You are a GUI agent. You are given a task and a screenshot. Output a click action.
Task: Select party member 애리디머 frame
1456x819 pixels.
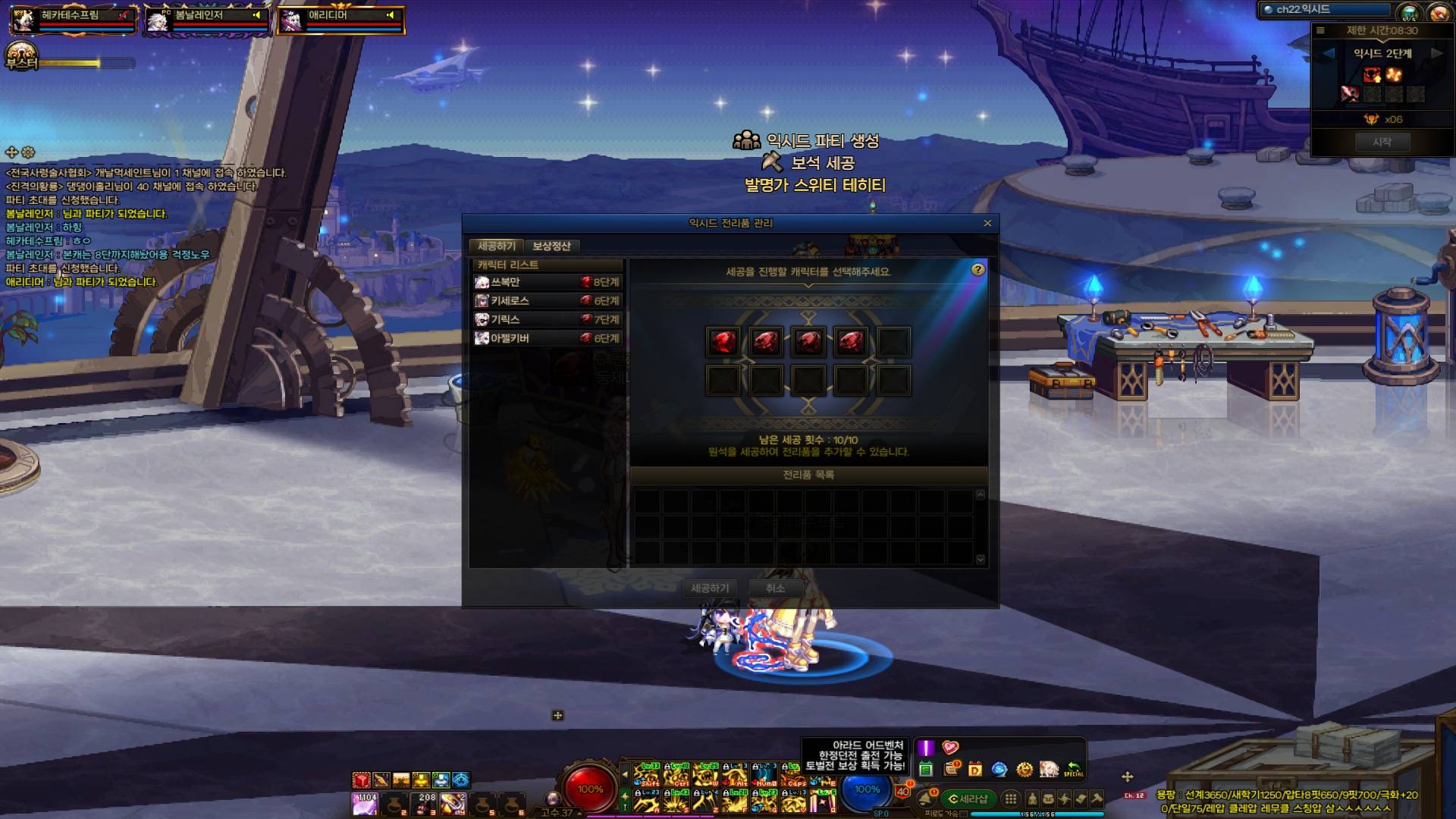340,20
